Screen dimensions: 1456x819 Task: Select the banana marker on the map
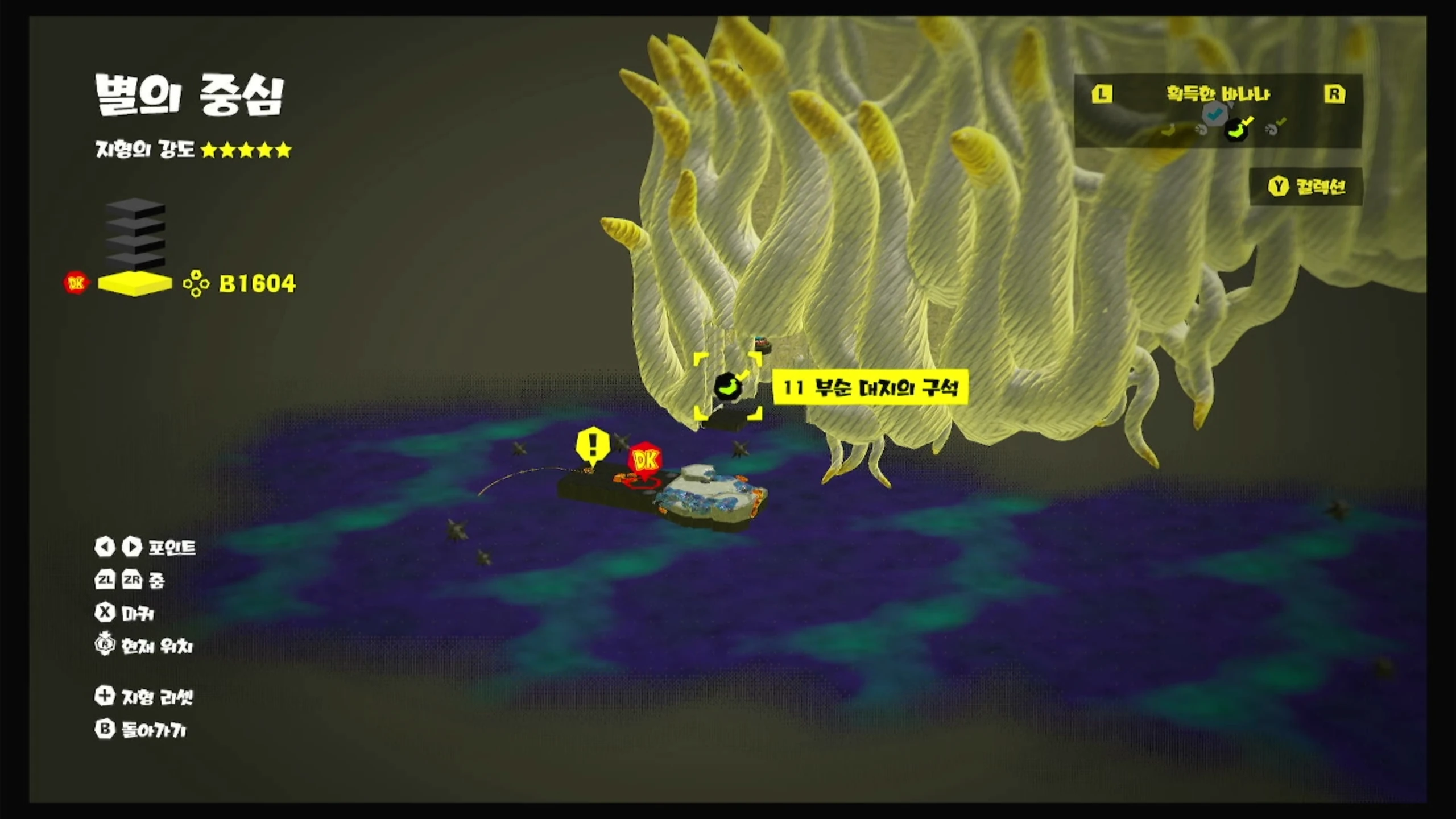coord(727,387)
